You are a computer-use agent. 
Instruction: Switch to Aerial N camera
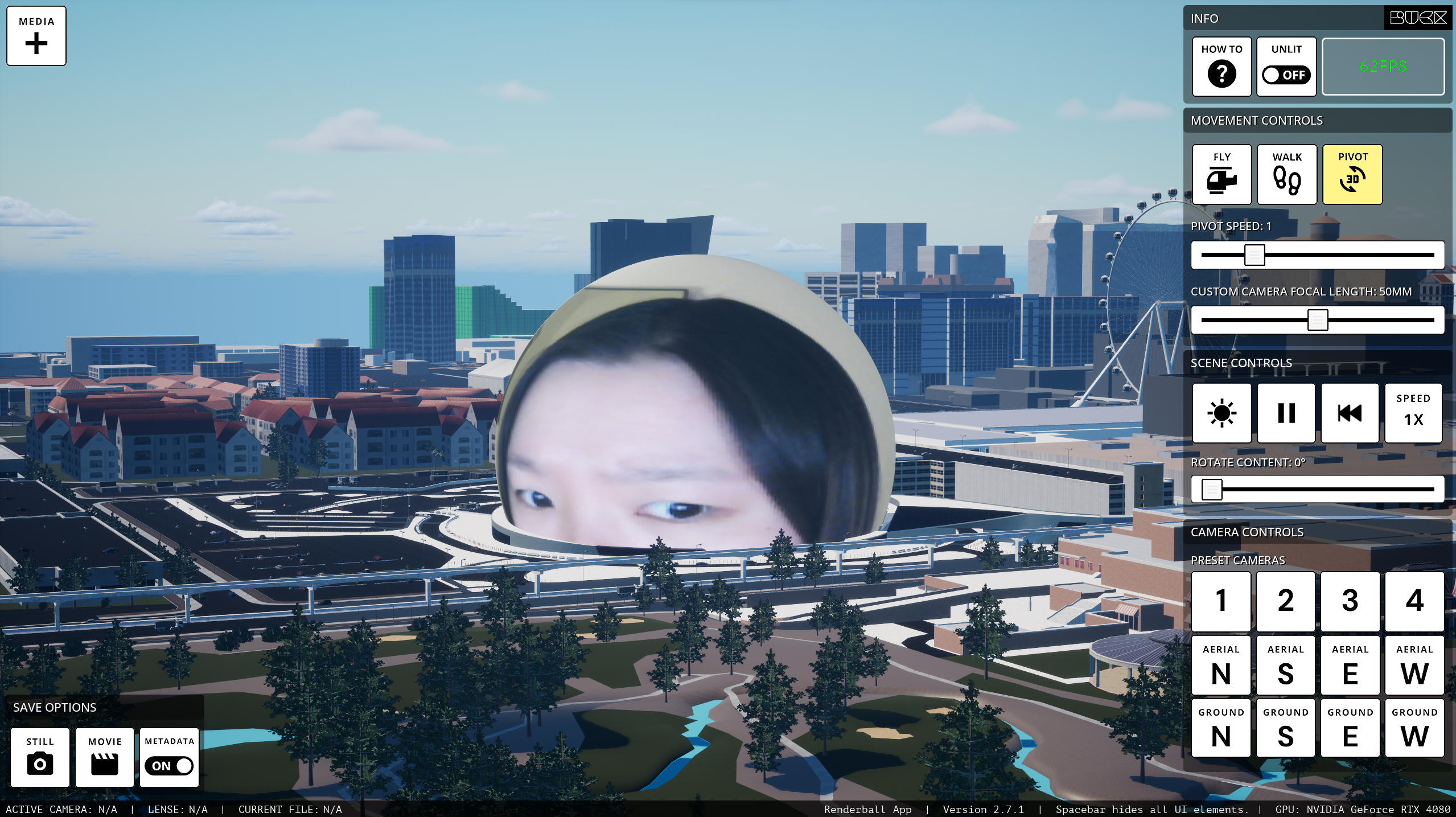pos(1221,665)
